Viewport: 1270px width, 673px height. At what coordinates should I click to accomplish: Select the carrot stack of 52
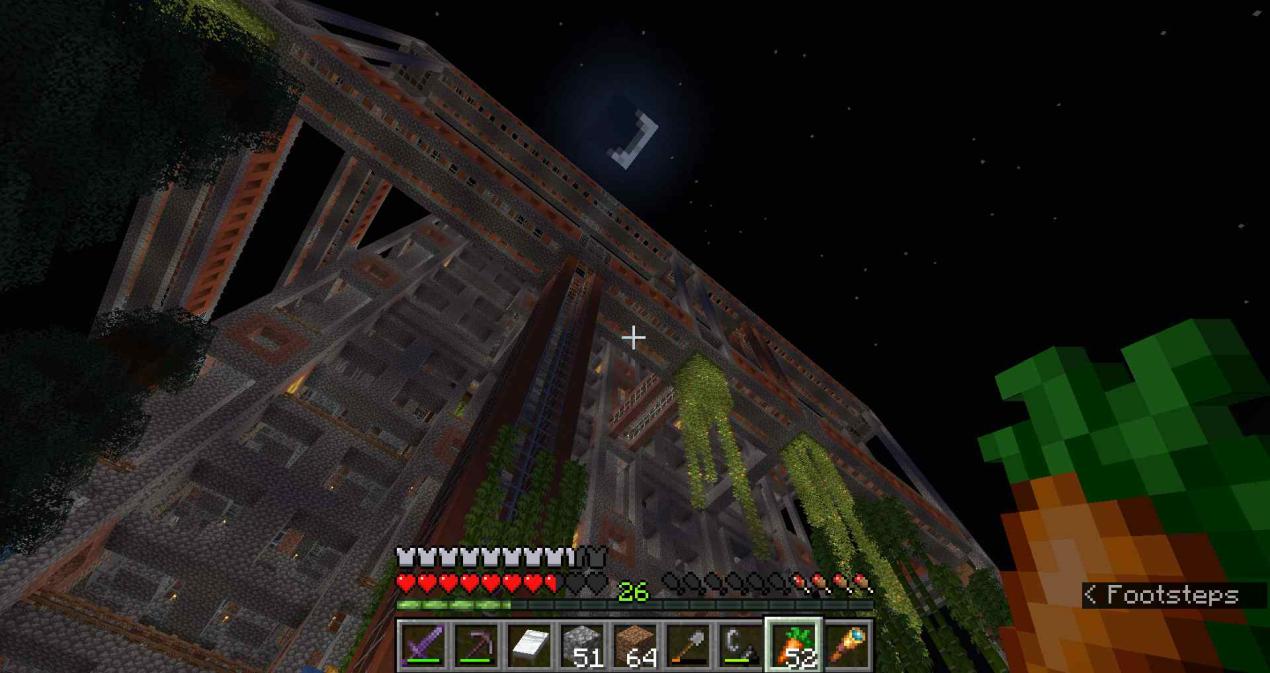pos(794,645)
